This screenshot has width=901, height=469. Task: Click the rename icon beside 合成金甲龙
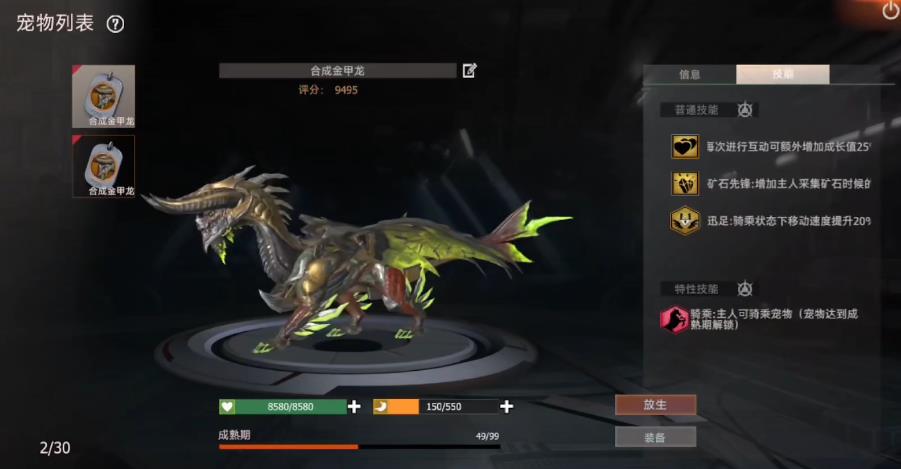(x=470, y=70)
